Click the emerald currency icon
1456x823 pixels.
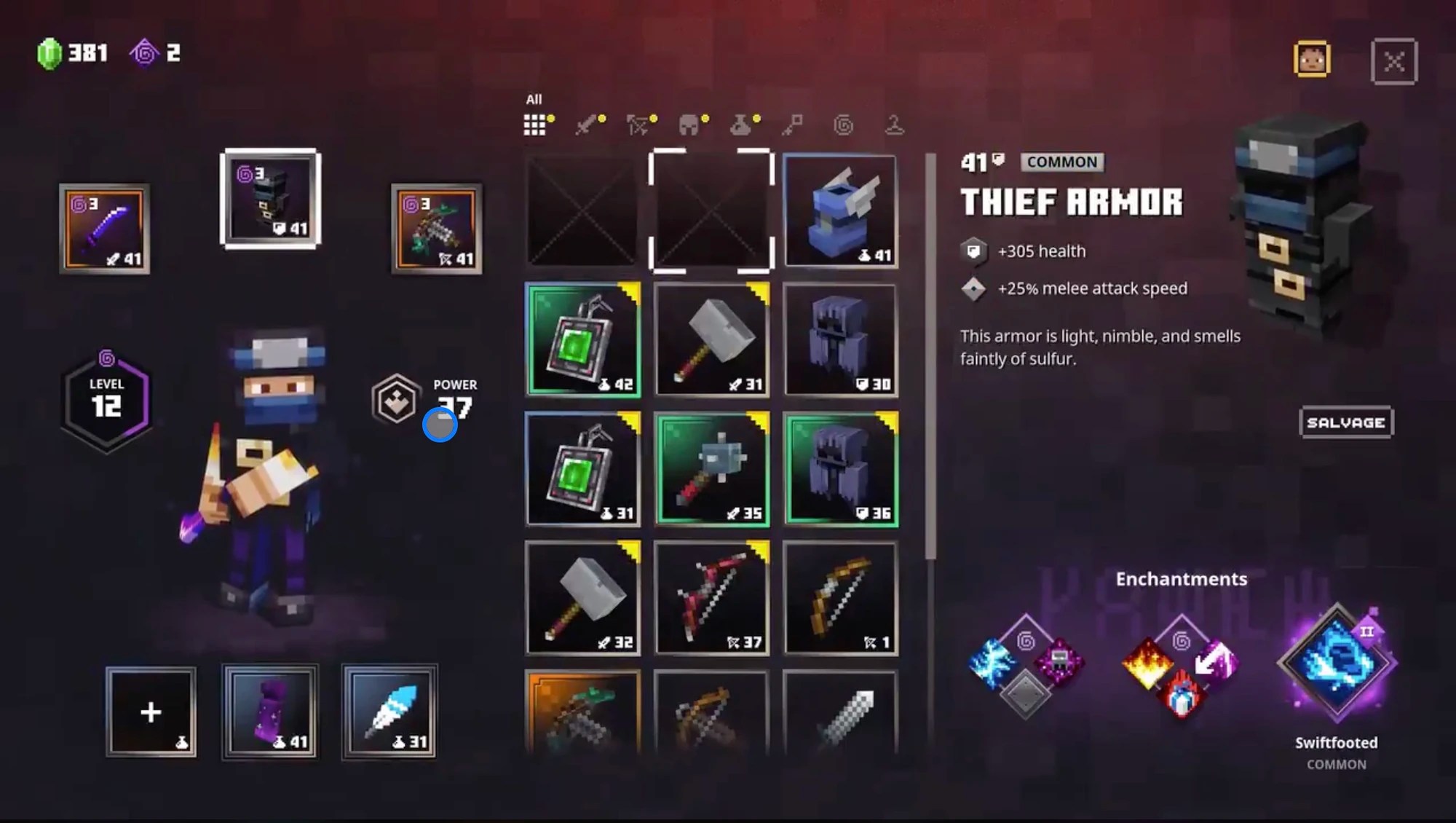[x=48, y=51]
